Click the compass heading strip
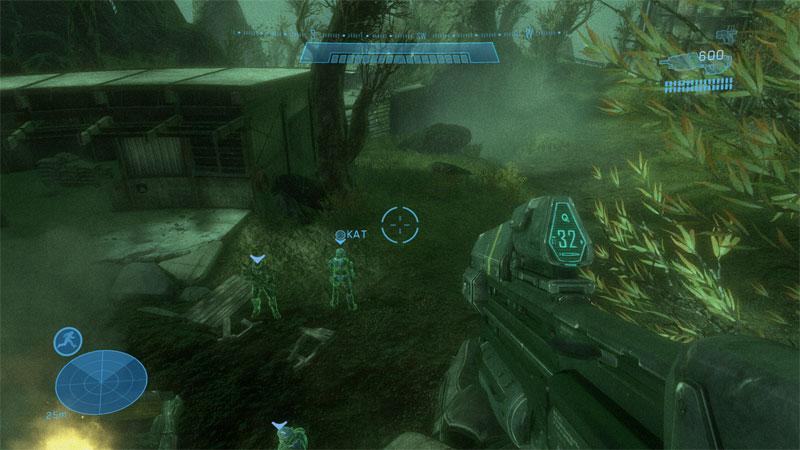The width and height of the screenshot is (800, 450). coord(400,33)
